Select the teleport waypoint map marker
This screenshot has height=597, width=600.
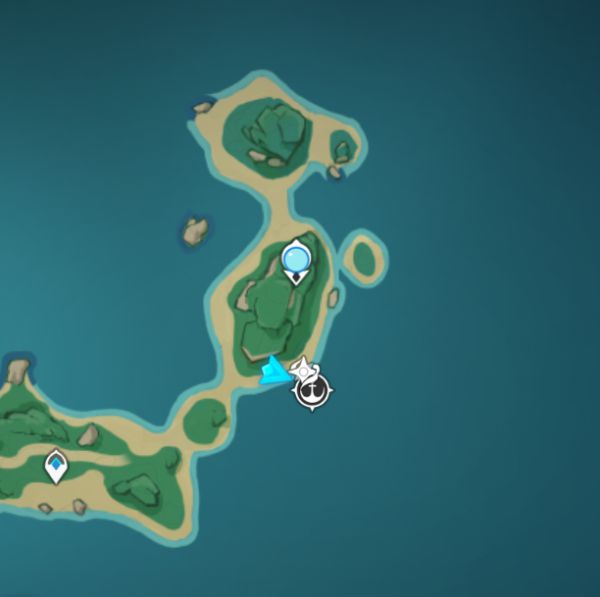56,465
